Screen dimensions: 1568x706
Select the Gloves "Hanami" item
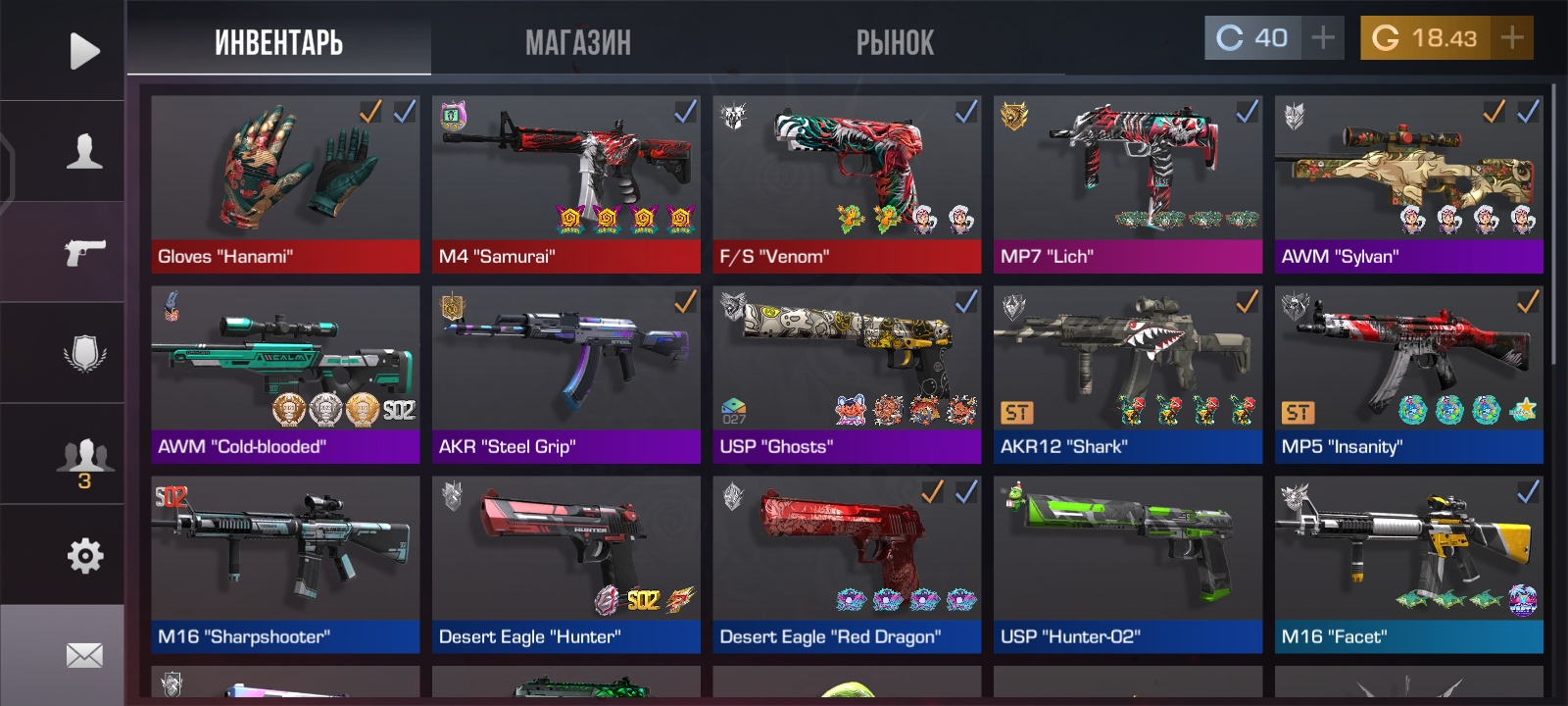click(x=285, y=183)
